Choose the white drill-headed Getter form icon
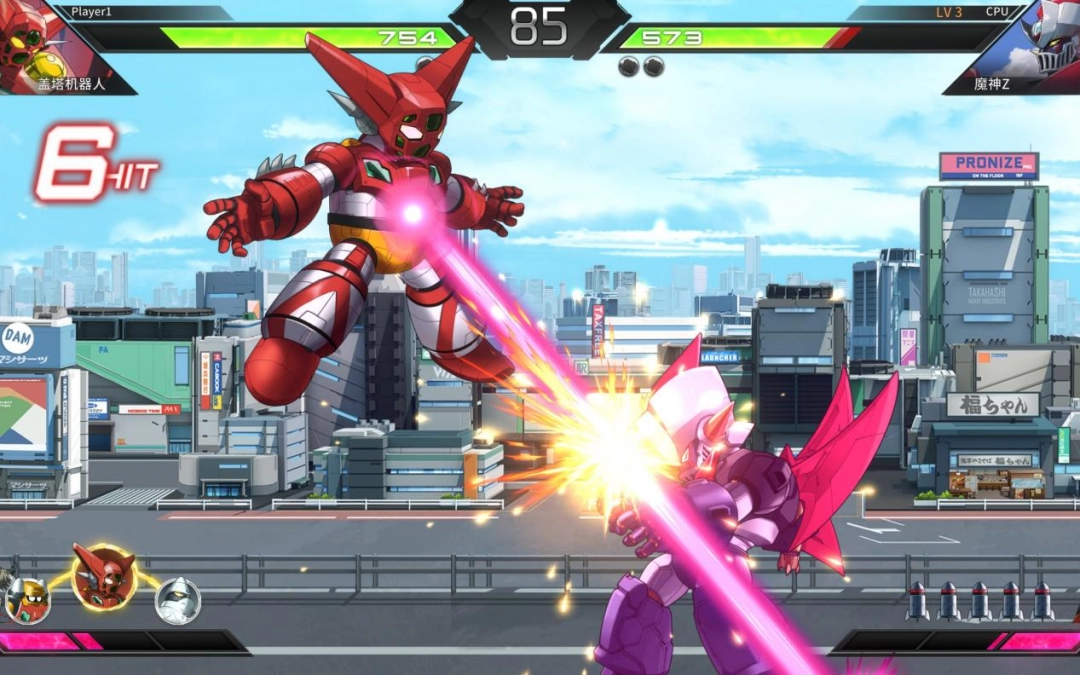1080x675 pixels. point(178,601)
